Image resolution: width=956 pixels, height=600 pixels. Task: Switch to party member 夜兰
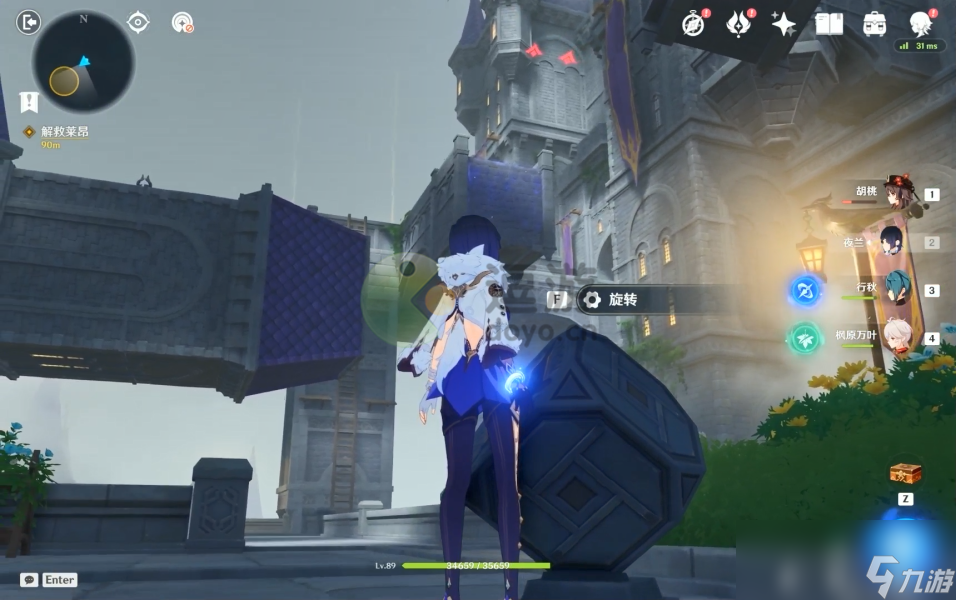click(891, 242)
